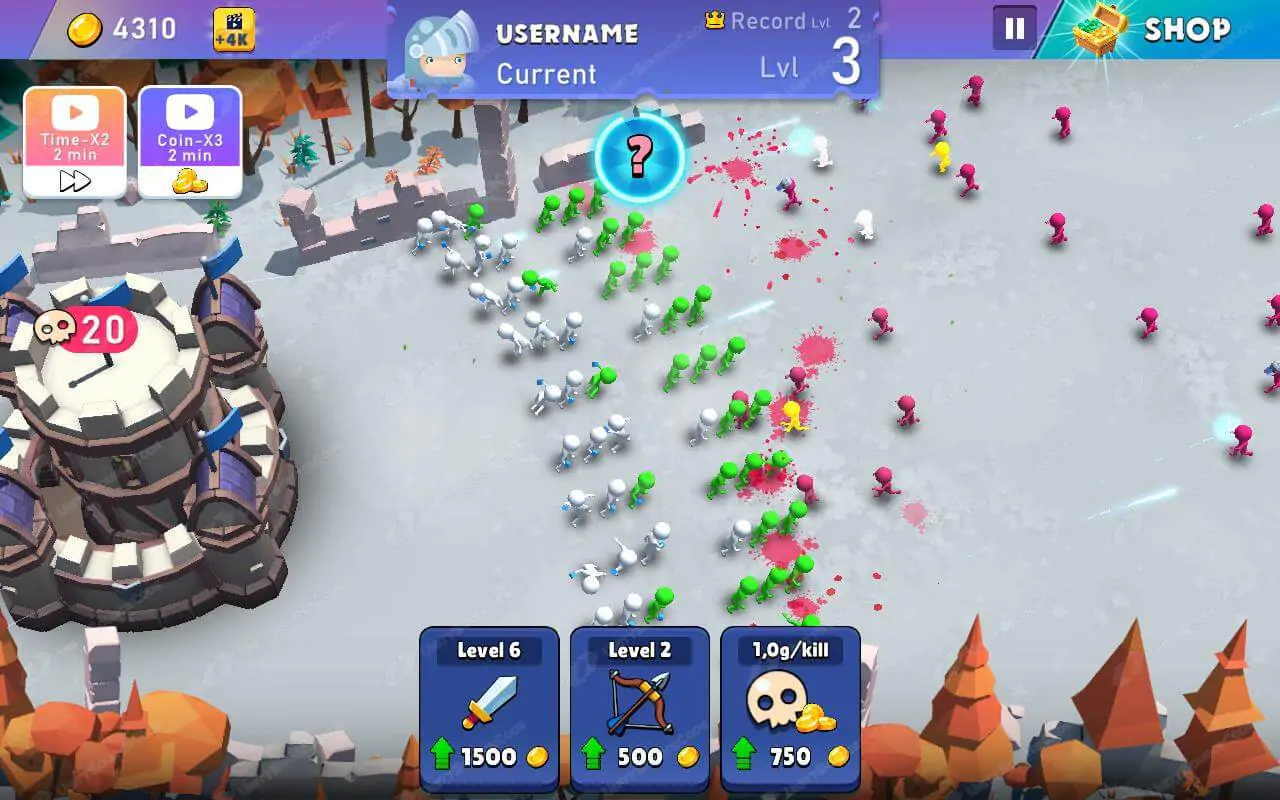
Task: Activate the Coin-X3 boost
Action: pos(190,142)
